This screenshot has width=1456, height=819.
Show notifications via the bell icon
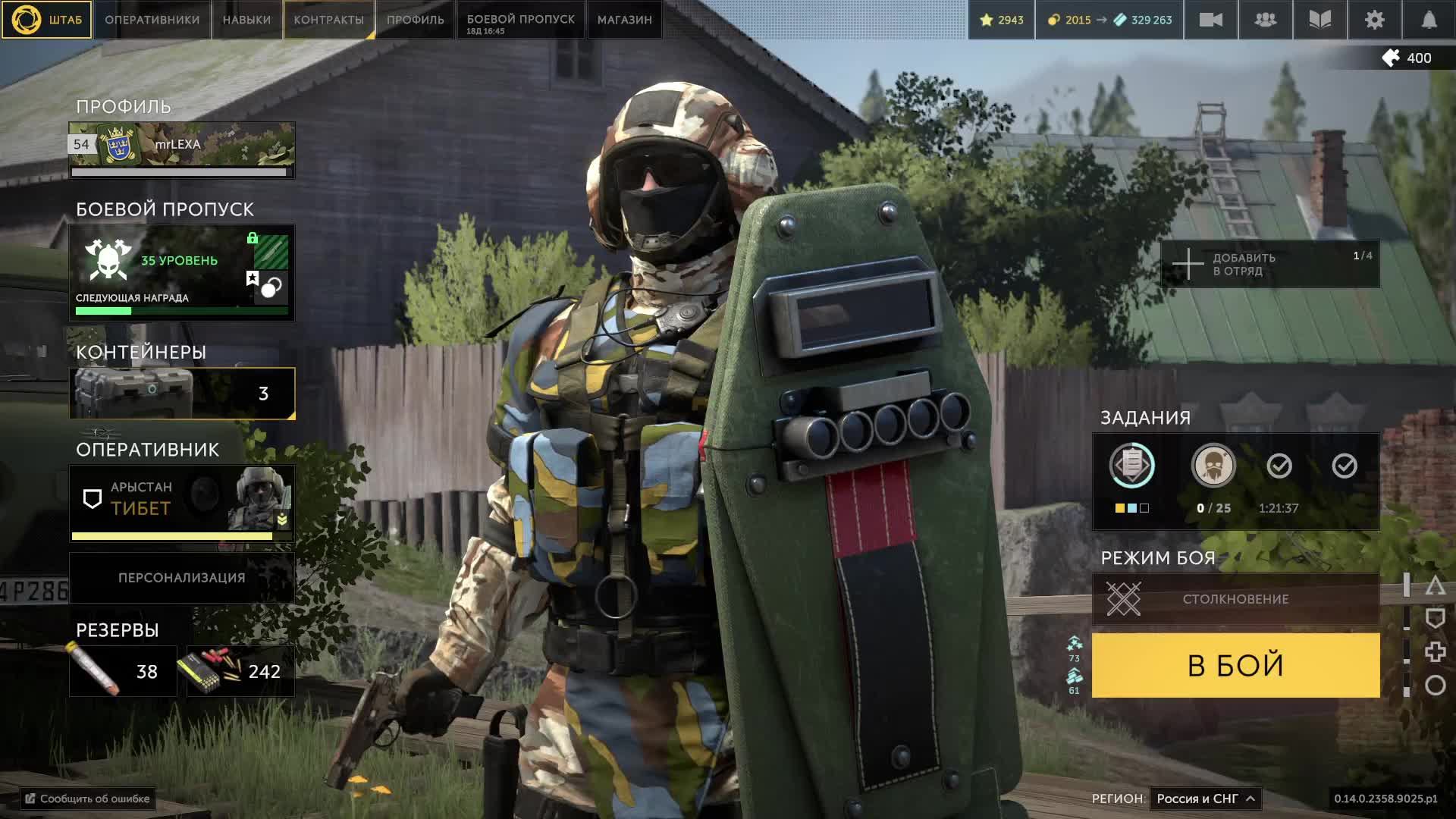point(1429,20)
